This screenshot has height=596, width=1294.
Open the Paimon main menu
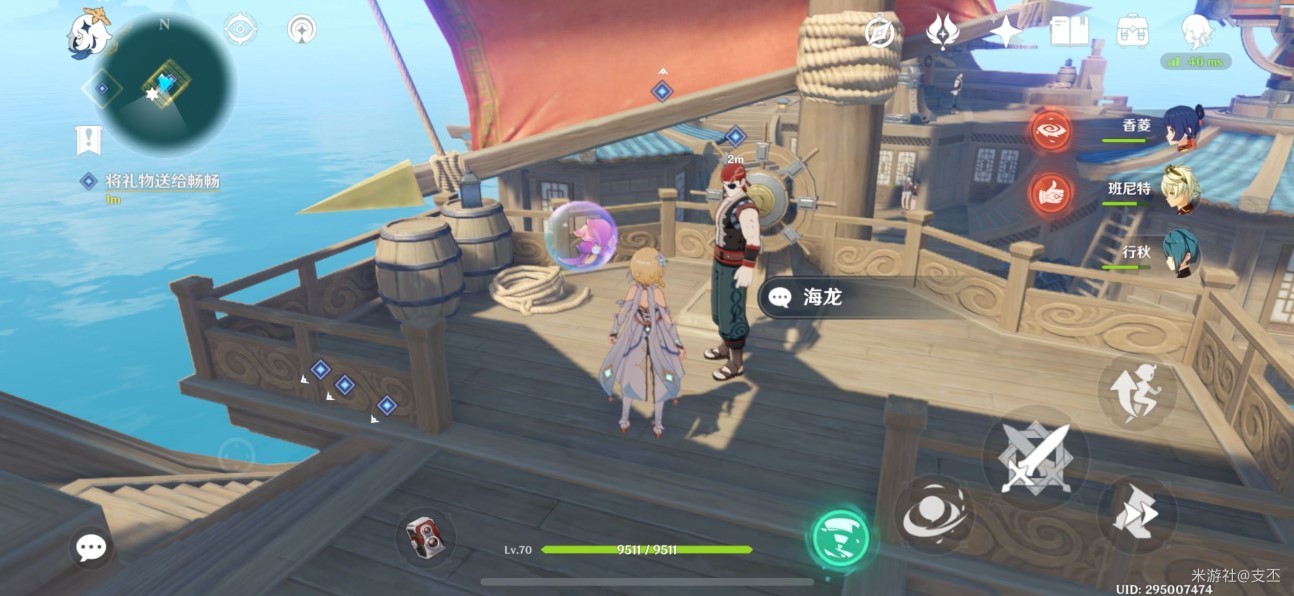tap(89, 35)
